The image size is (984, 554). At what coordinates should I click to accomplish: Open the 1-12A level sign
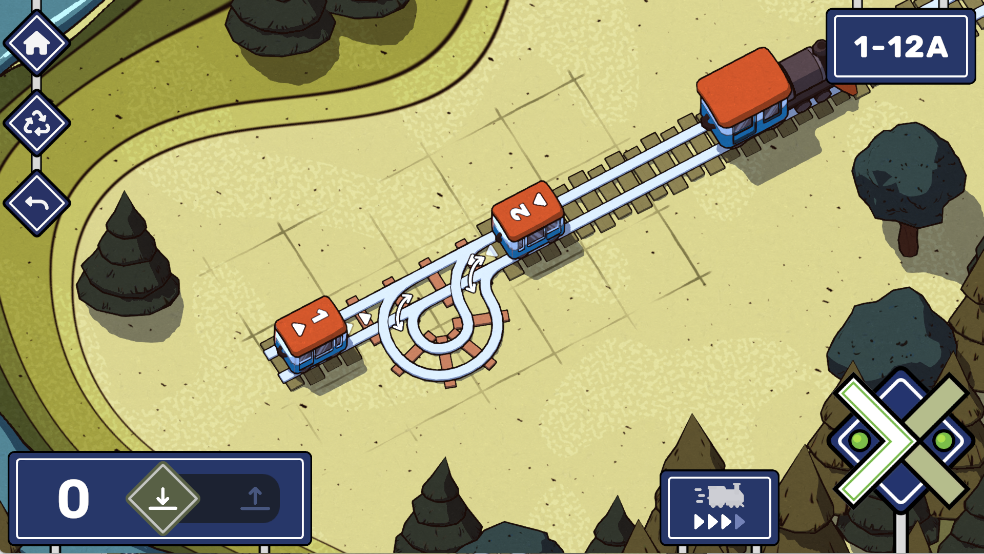[900, 47]
